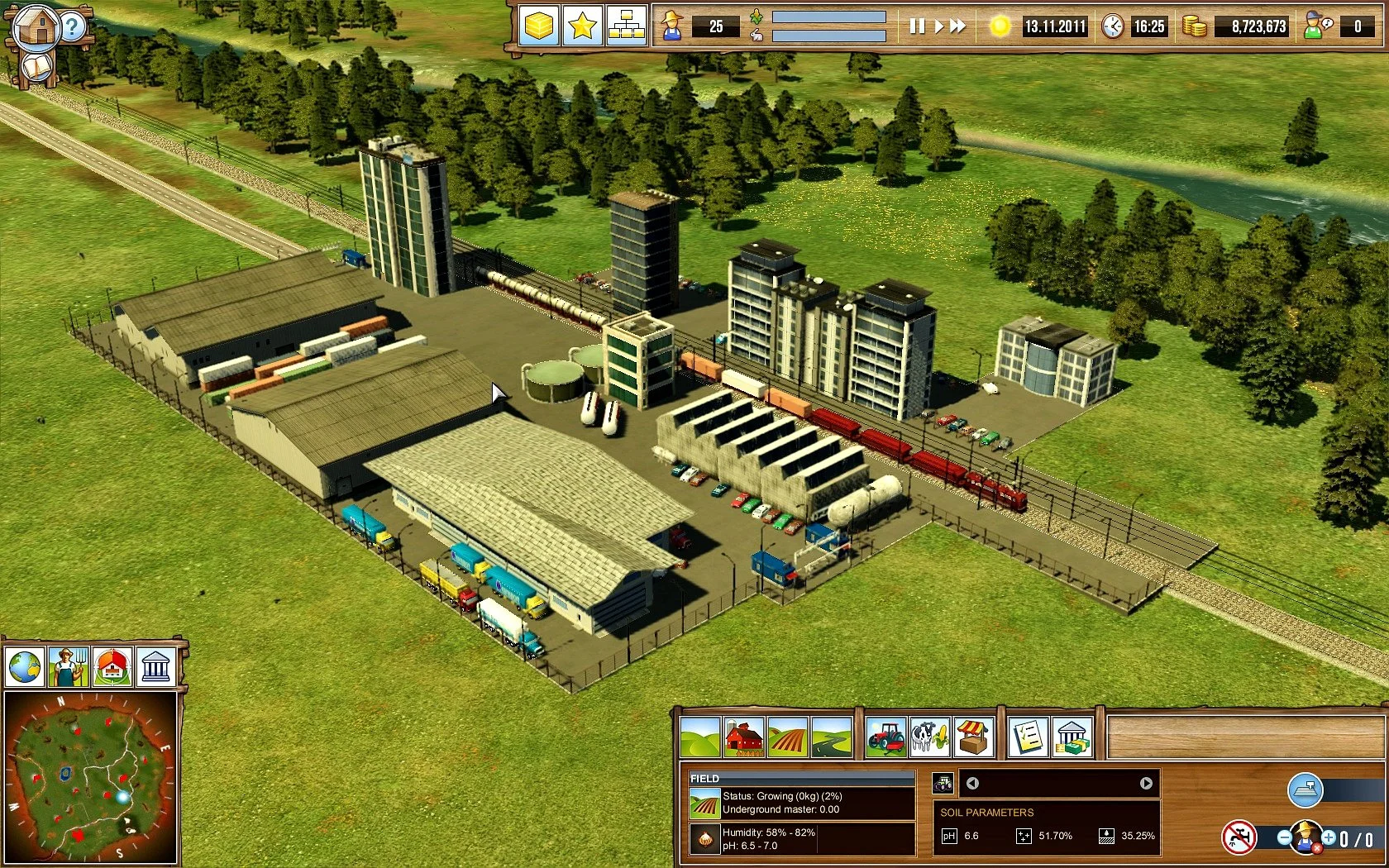Open the cow and corn livestock menu
The image size is (1389, 868).
pos(929,737)
